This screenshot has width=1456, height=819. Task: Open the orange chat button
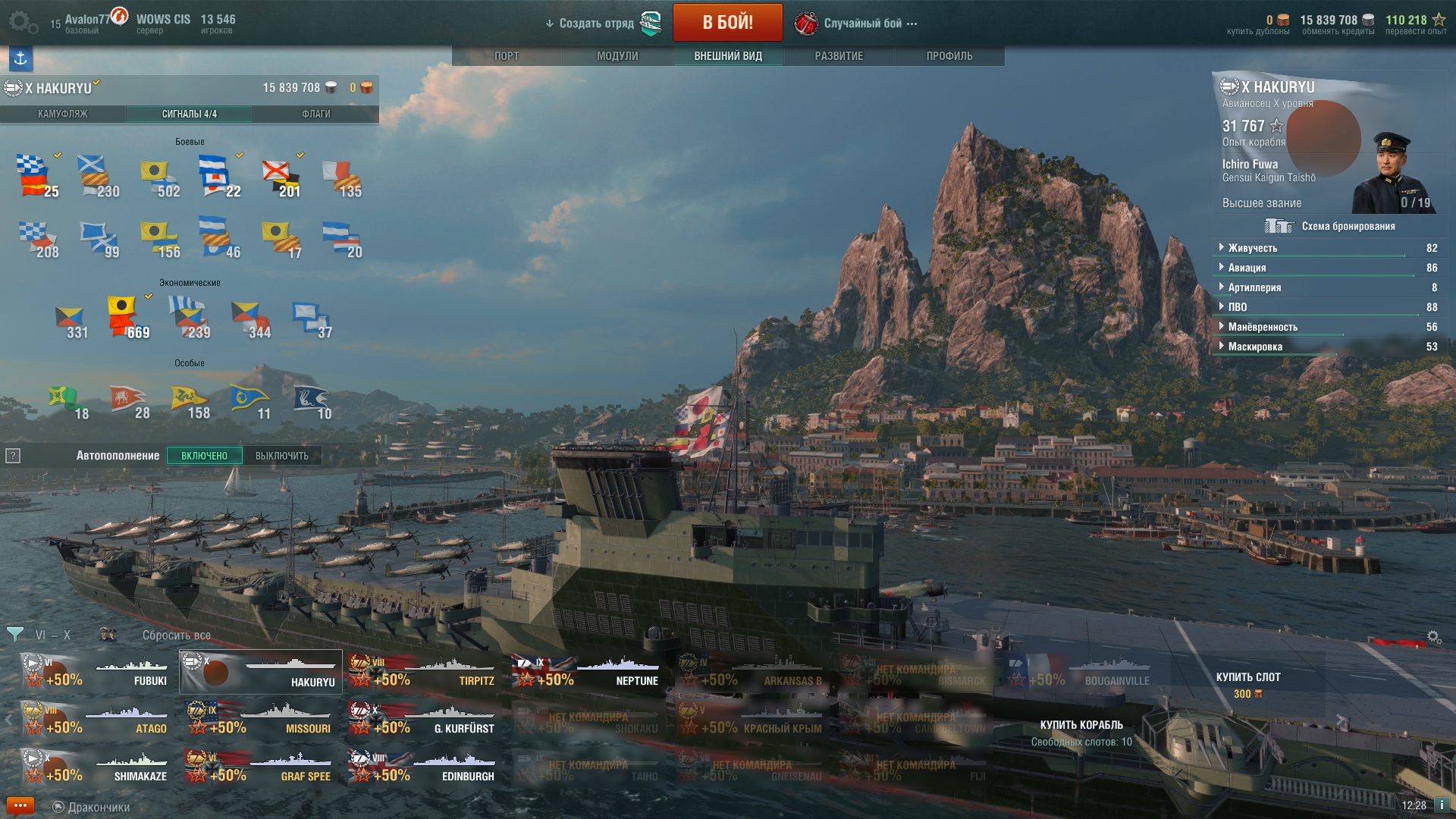[x=20, y=805]
